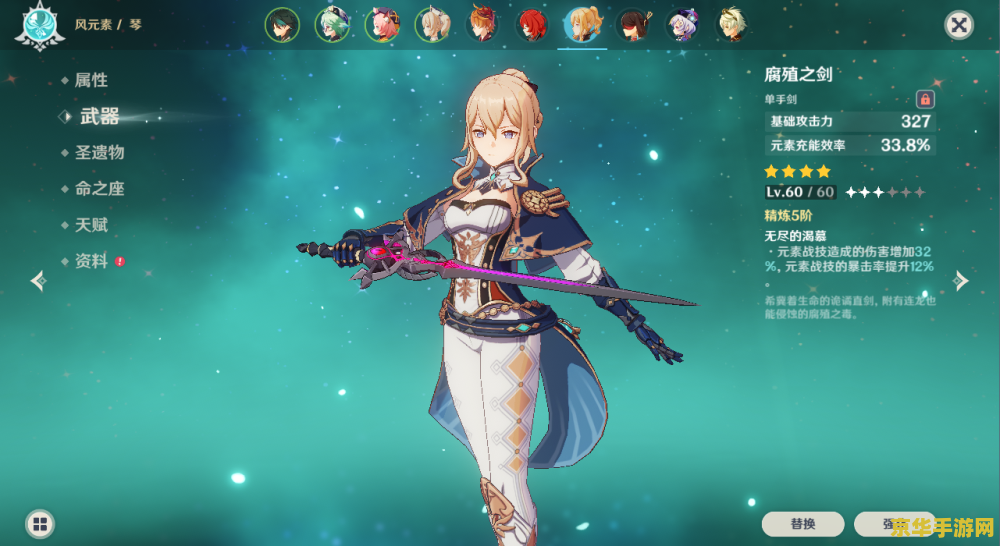This screenshot has width=1000, height=546.
Task: Show the 命之座 constellation page
Action: click(99, 189)
